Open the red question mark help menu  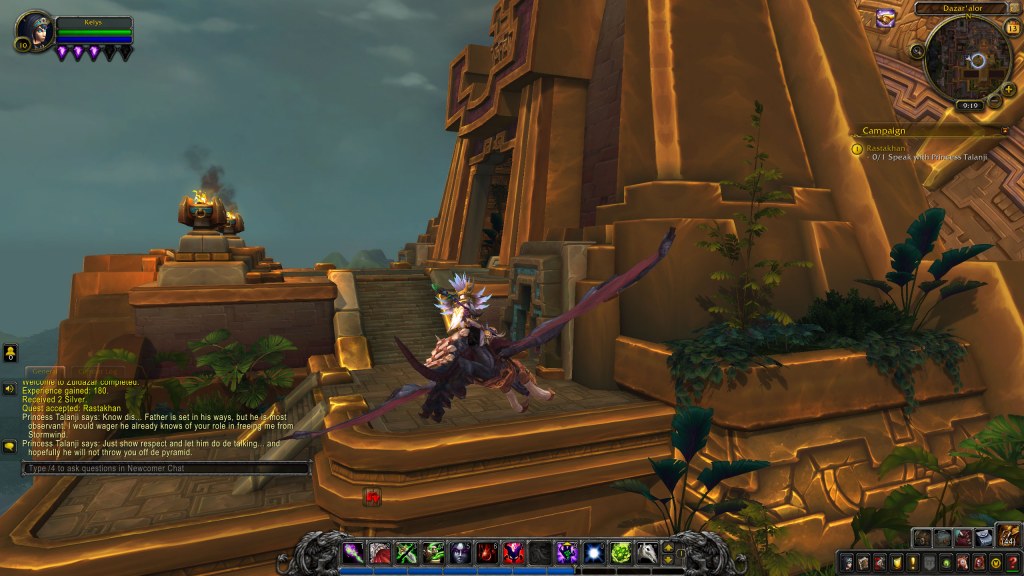coord(1014,563)
